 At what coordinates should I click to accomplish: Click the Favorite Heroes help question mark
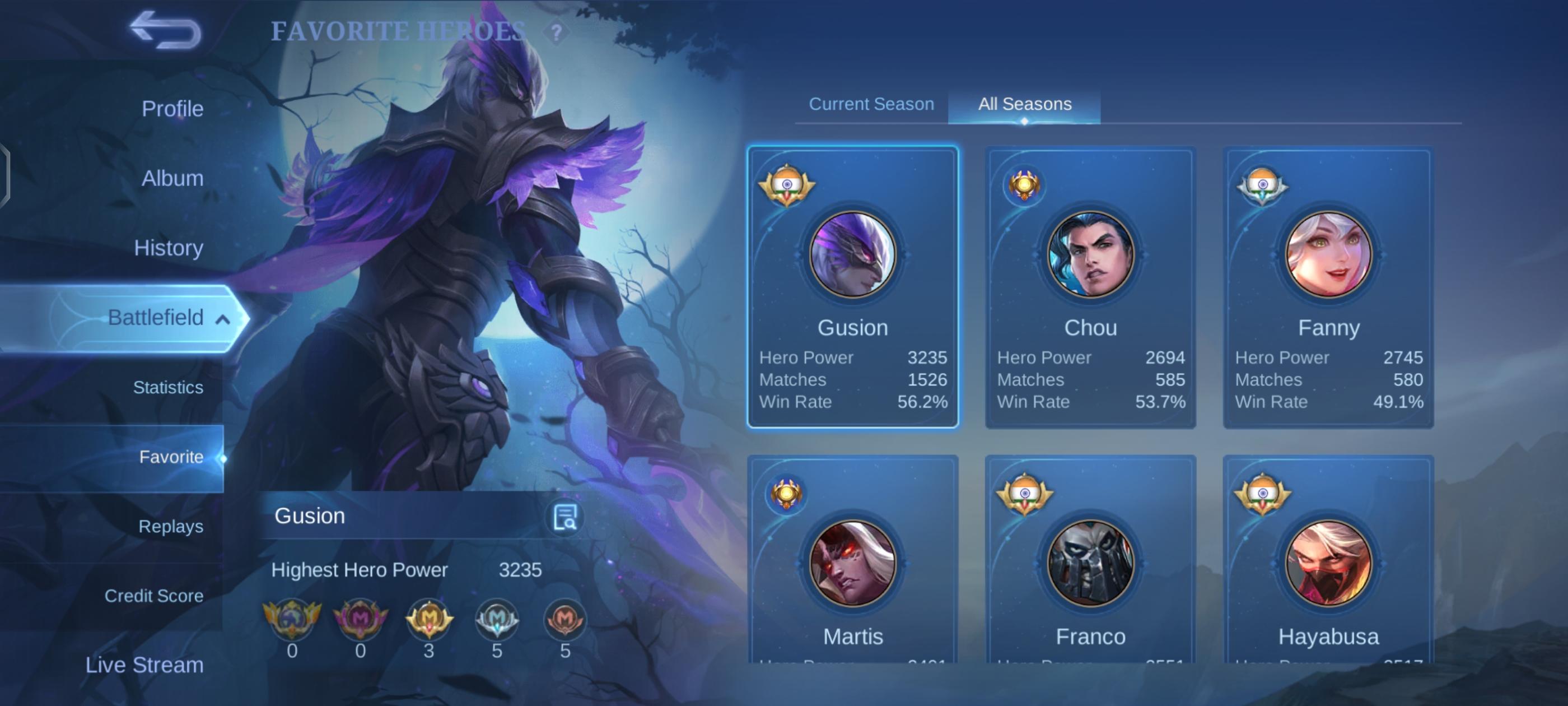[556, 32]
